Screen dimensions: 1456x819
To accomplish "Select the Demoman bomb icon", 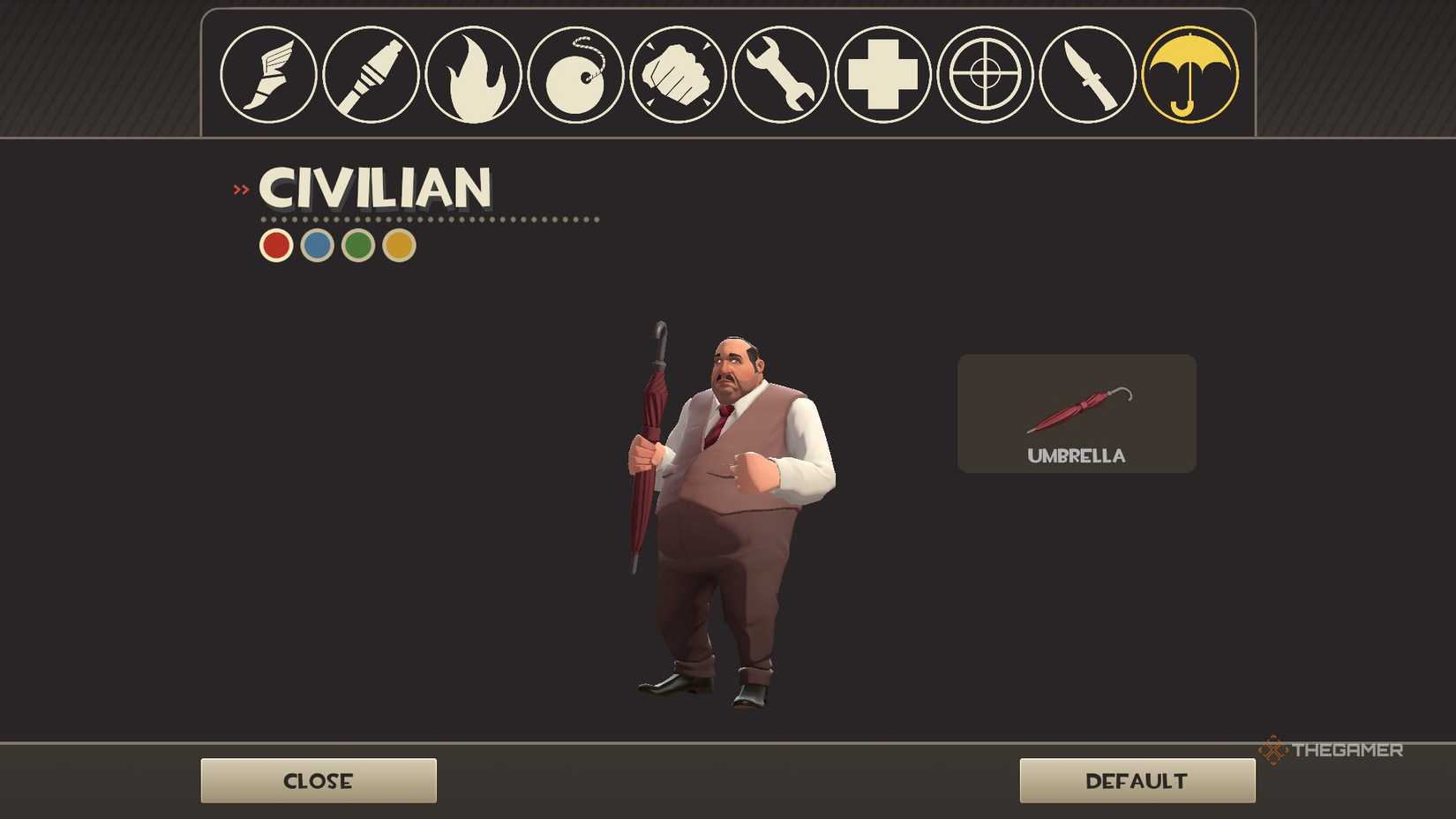I will coord(576,75).
